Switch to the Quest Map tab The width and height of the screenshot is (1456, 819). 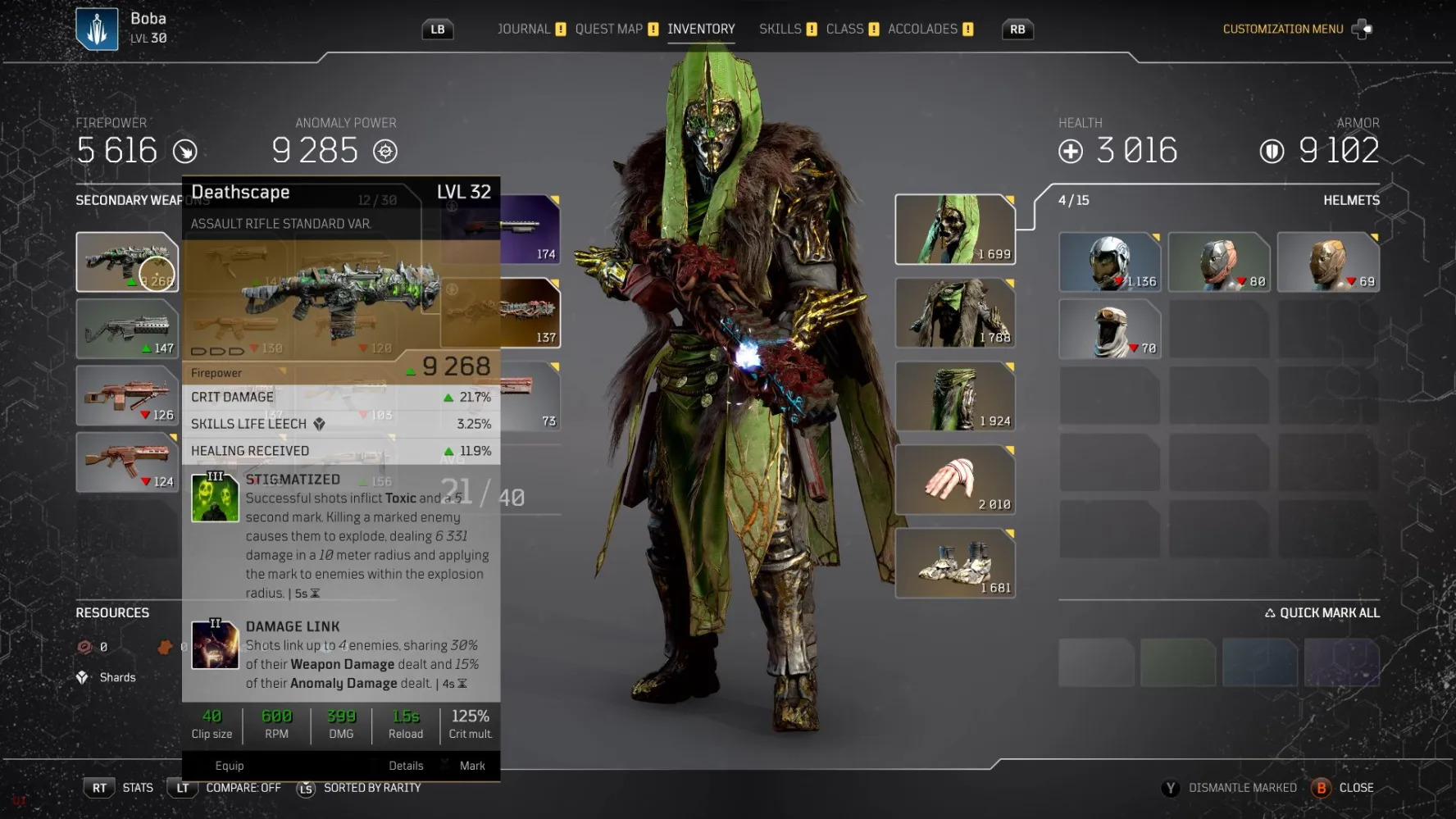[608, 30]
